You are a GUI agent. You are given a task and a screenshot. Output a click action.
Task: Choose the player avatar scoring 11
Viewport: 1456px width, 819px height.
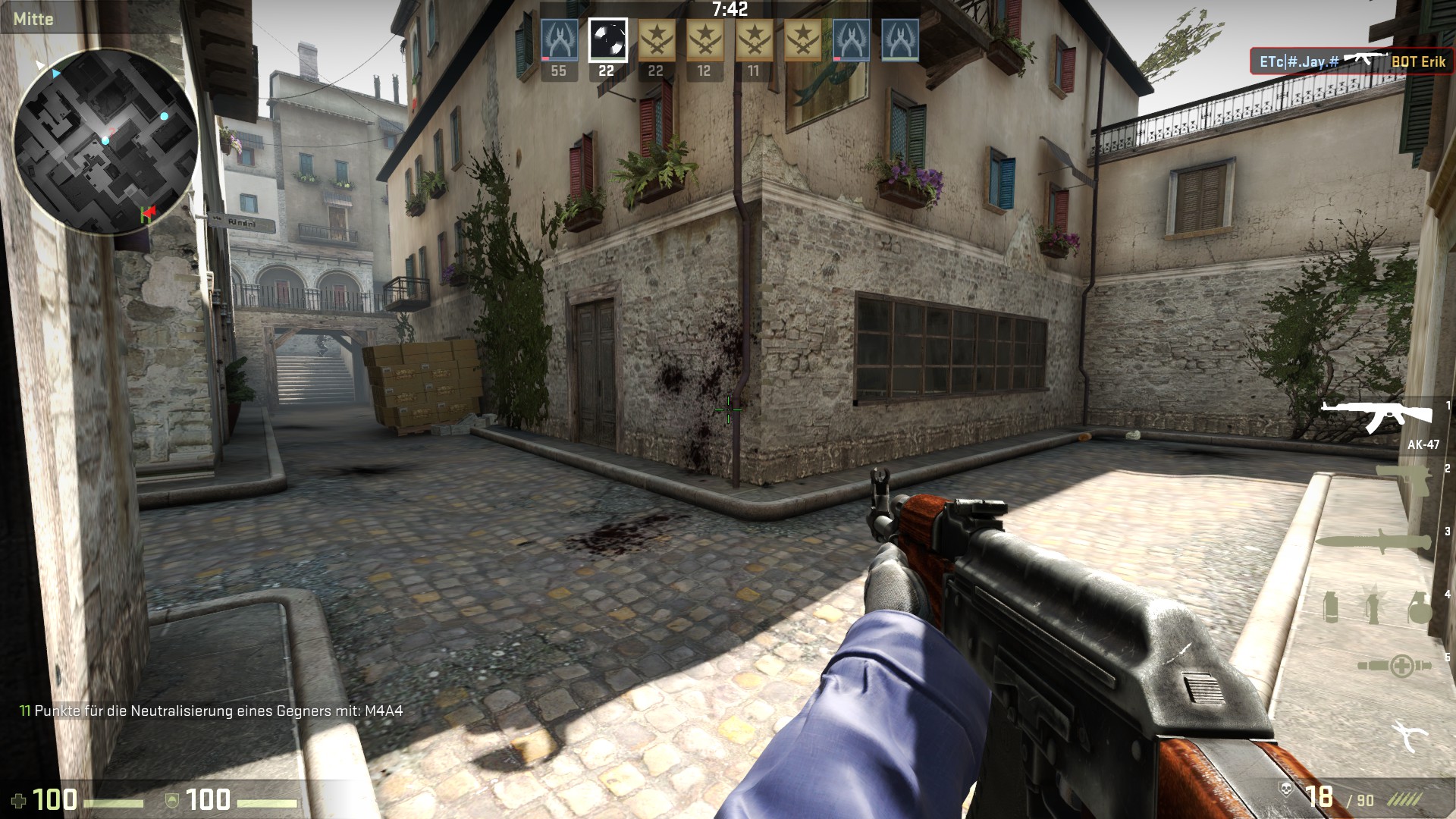[753, 40]
